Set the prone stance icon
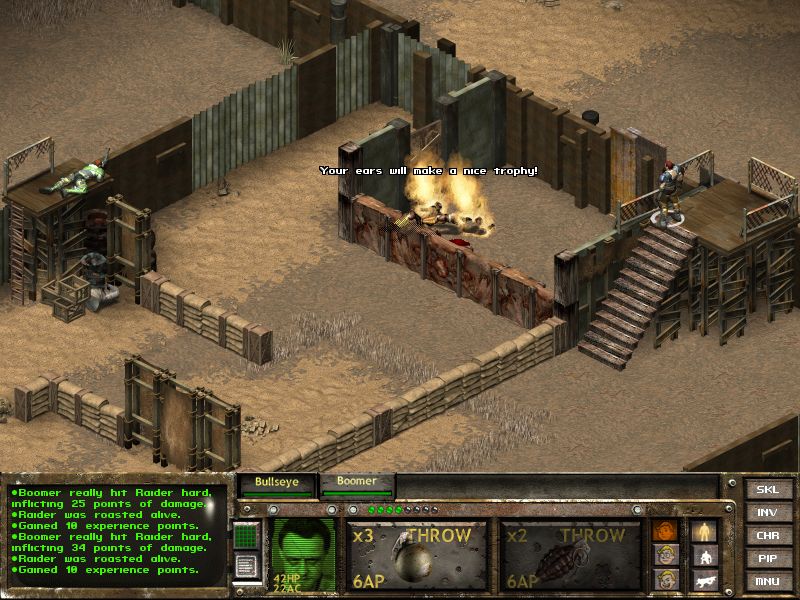The height and width of the screenshot is (600, 800). [705, 580]
